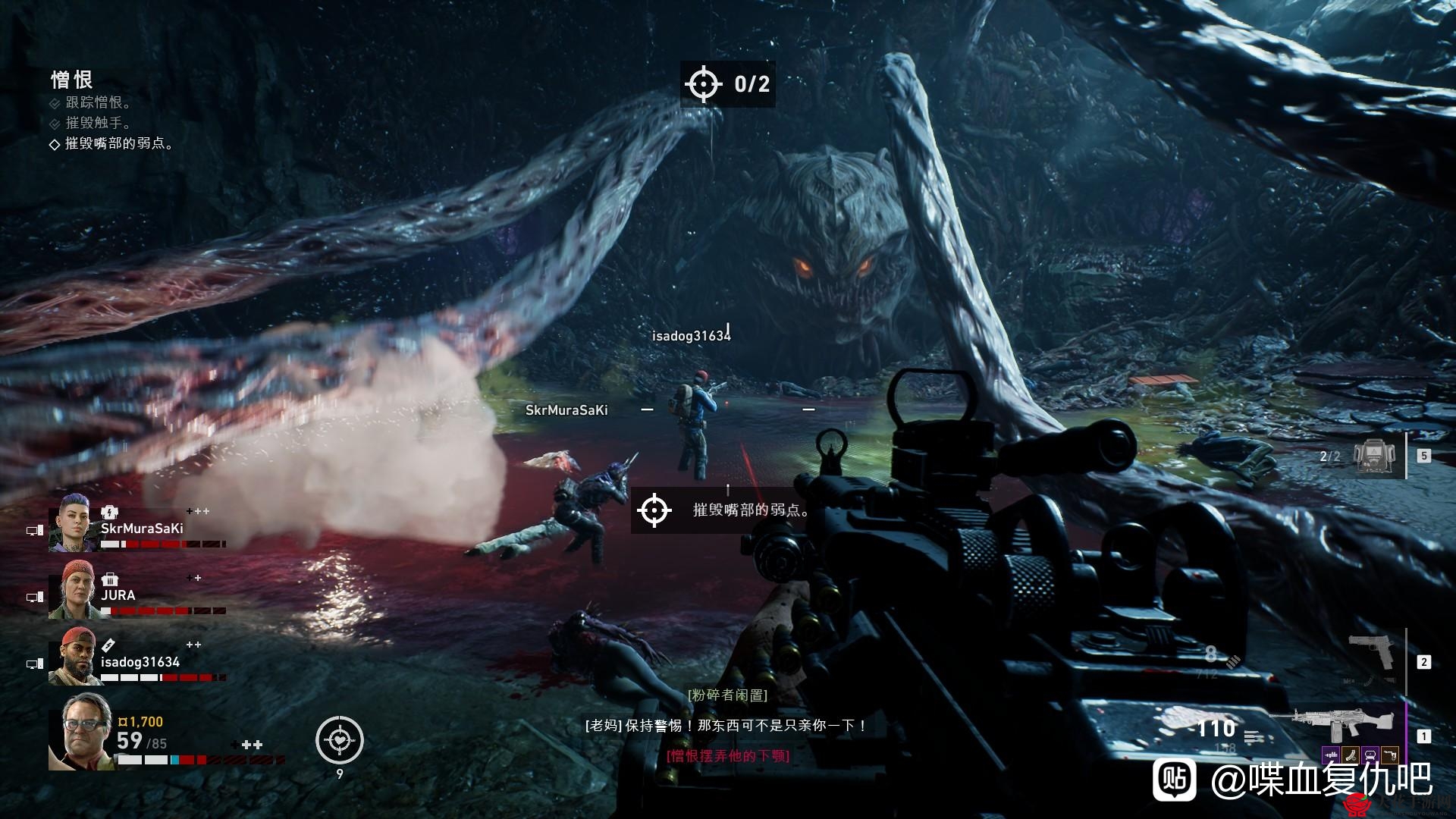Click the 0/2 weak point counter
Screen dimensions: 1456x819
pyautogui.click(x=727, y=83)
